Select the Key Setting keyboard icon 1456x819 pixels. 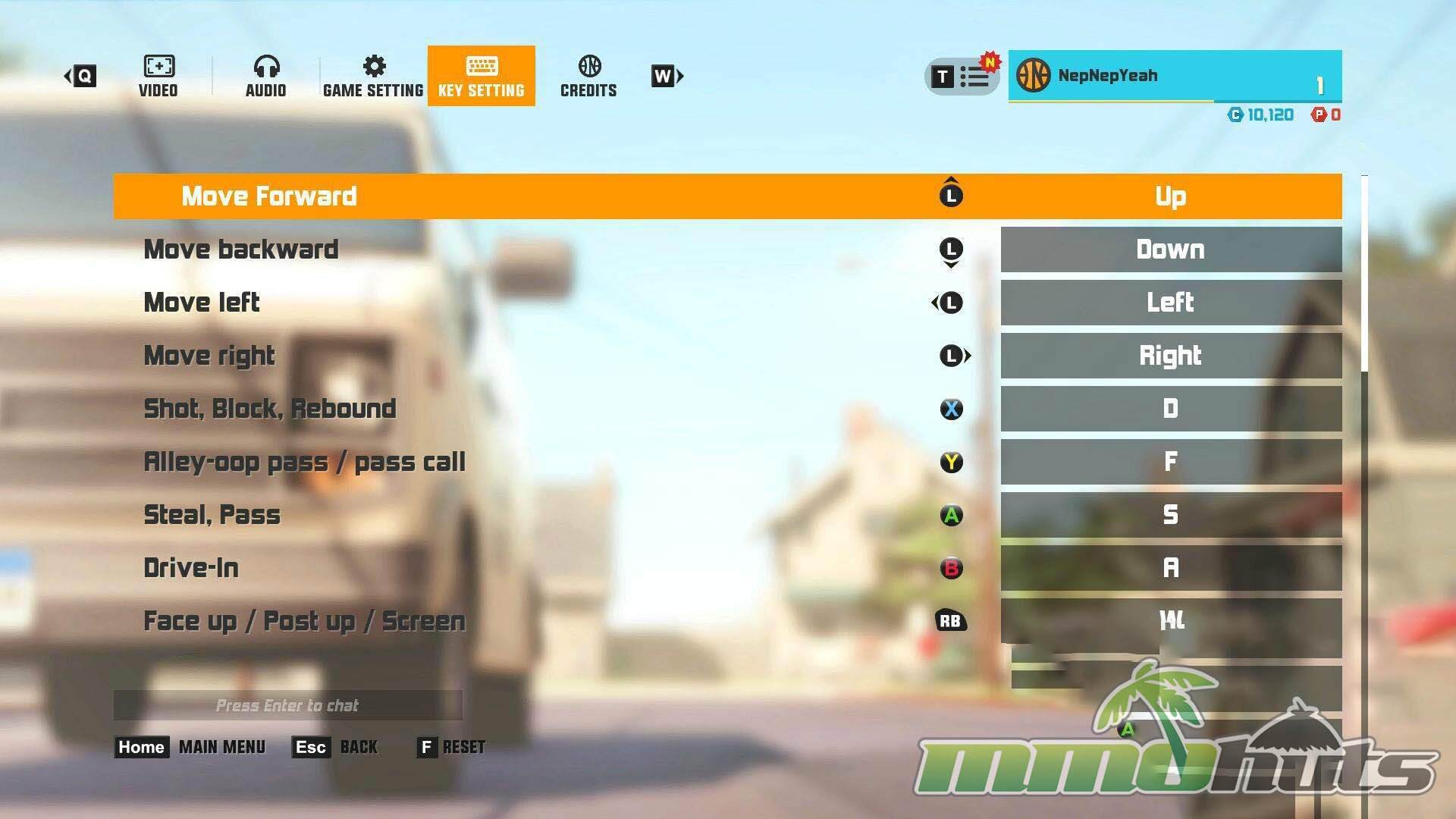[x=482, y=67]
